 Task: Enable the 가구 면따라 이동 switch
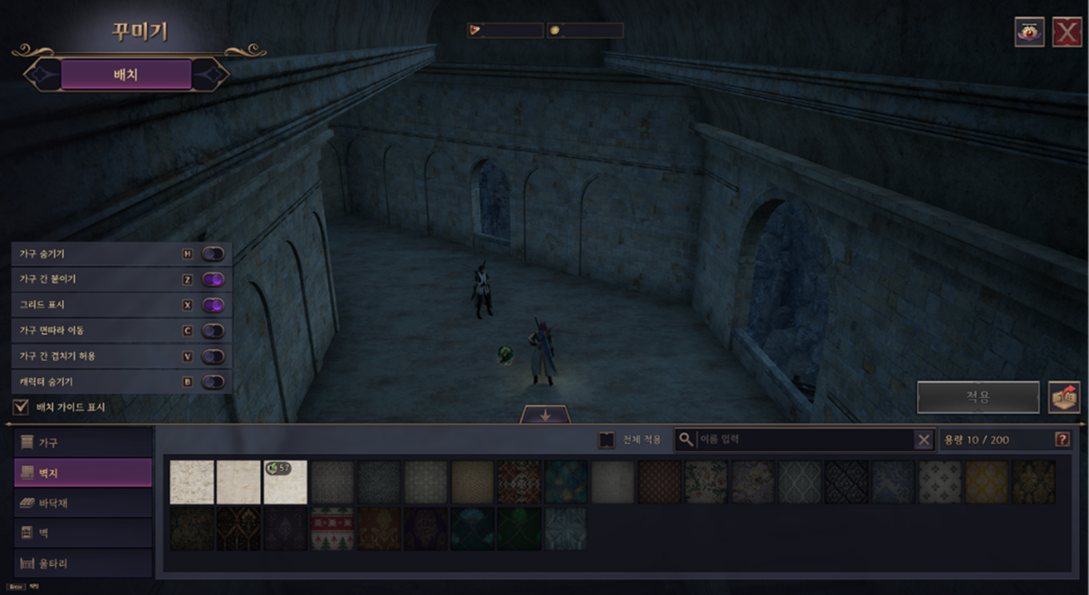(213, 331)
